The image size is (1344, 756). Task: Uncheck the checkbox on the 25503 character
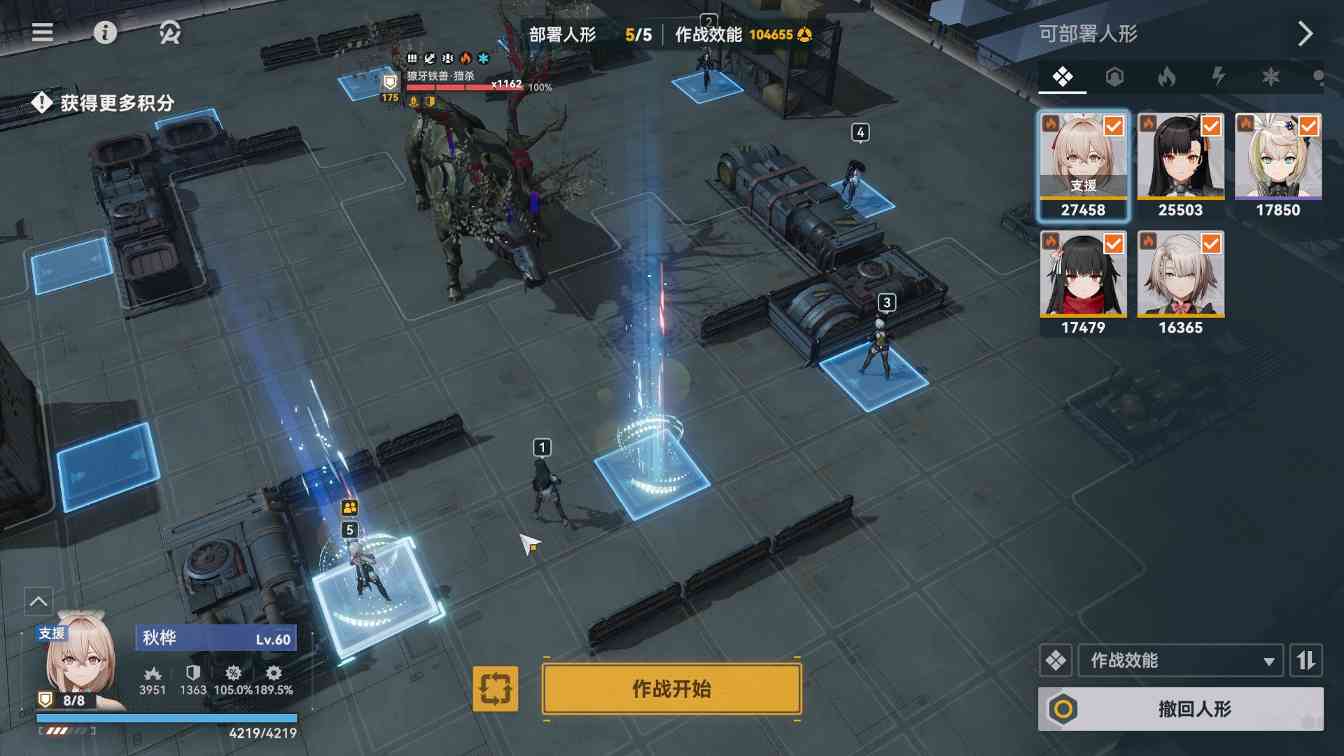[x=1210, y=126]
